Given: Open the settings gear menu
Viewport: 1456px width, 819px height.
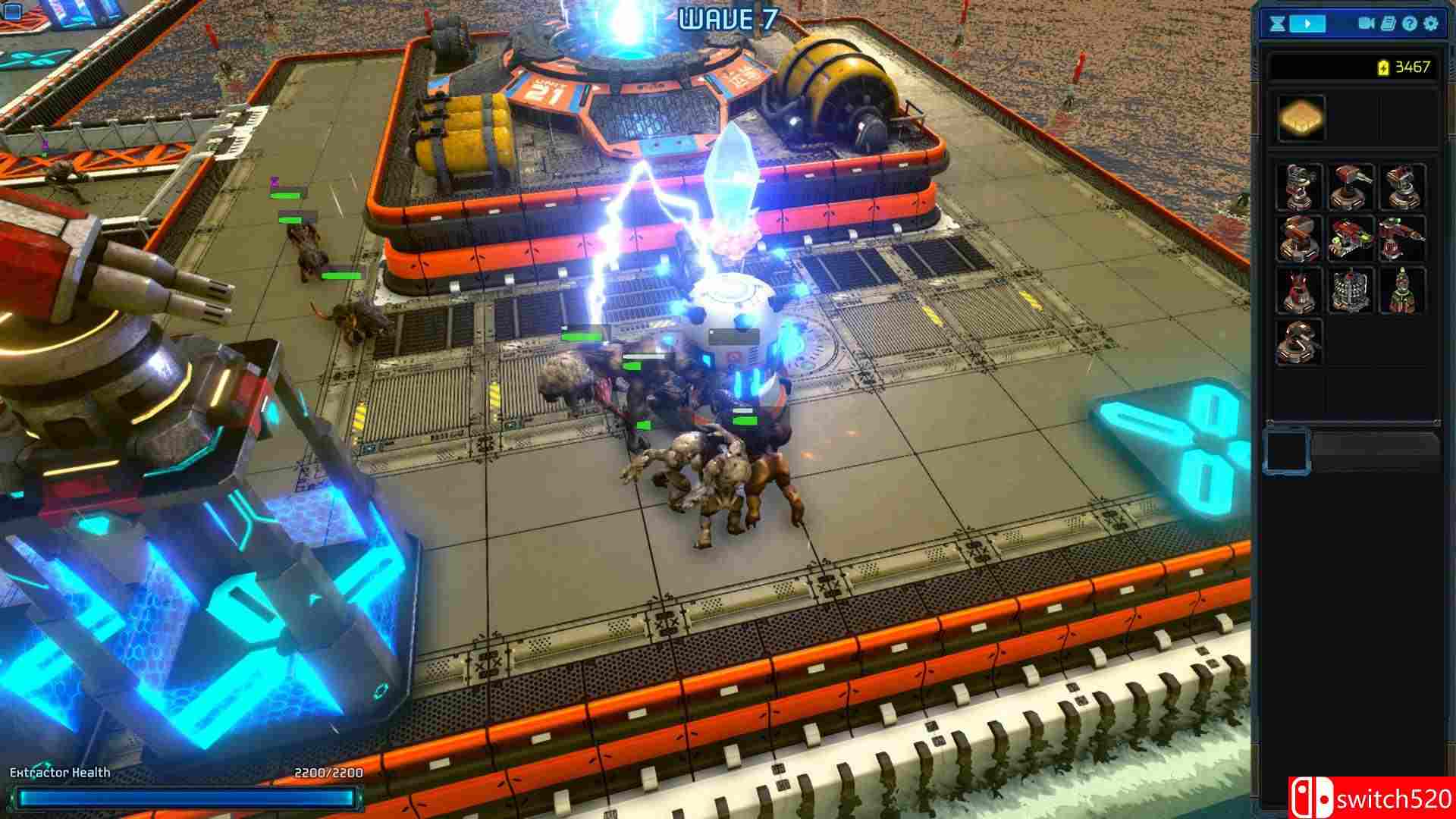Looking at the screenshot, I should click(1430, 24).
